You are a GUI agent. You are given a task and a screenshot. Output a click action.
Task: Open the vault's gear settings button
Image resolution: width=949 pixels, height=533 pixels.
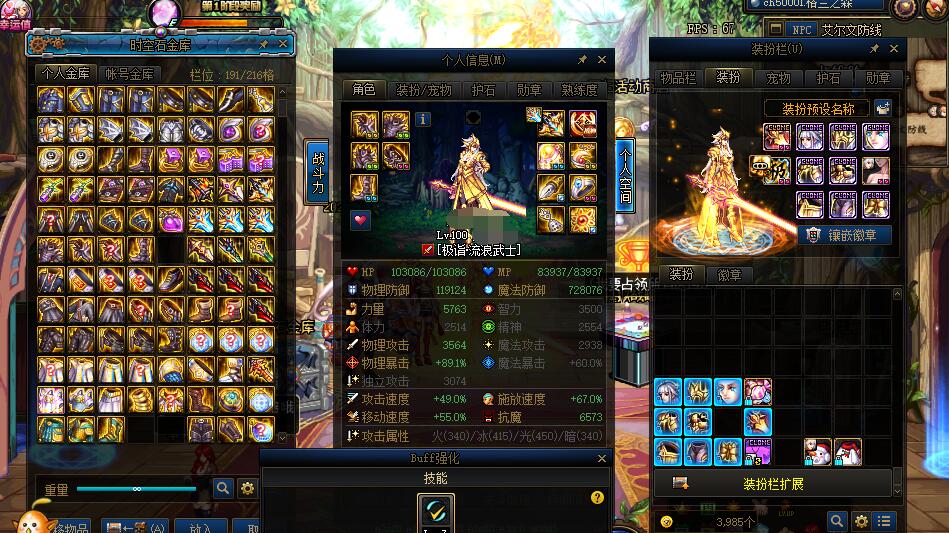click(x=247, y=489)
